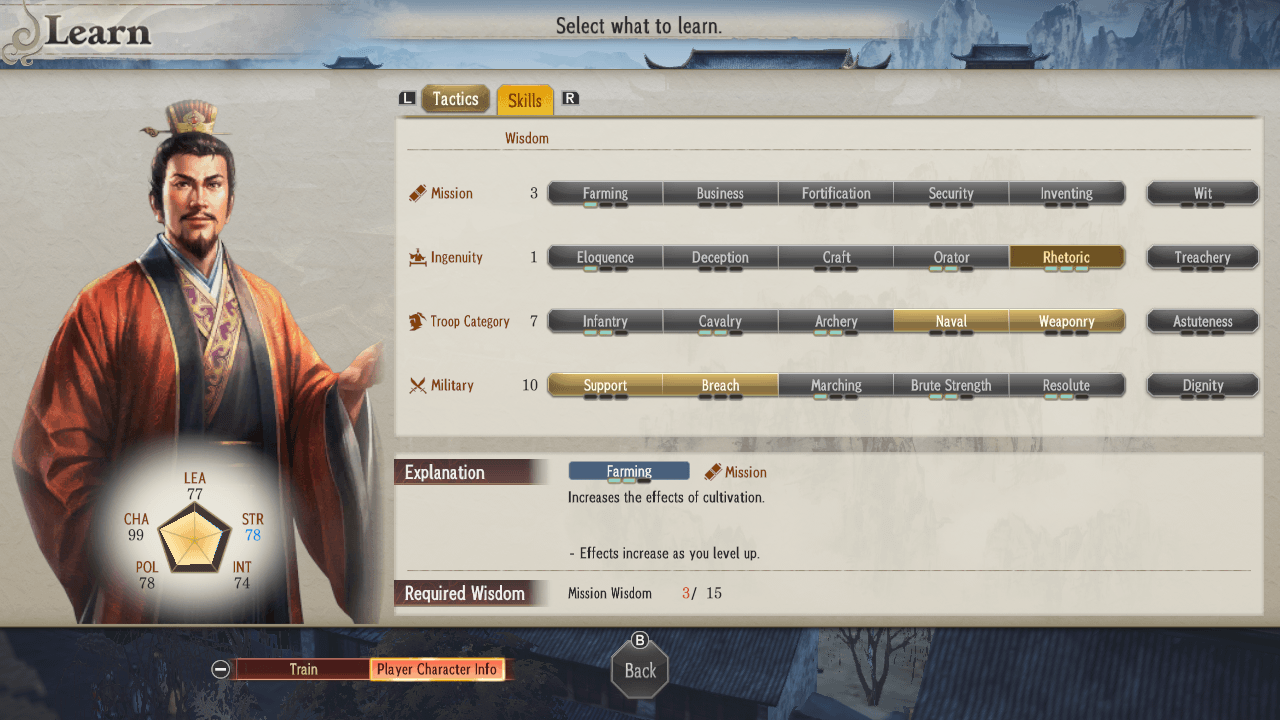Select the Business skill
1280x720 pixels.
pyautogui.click(x=720, y=193)
